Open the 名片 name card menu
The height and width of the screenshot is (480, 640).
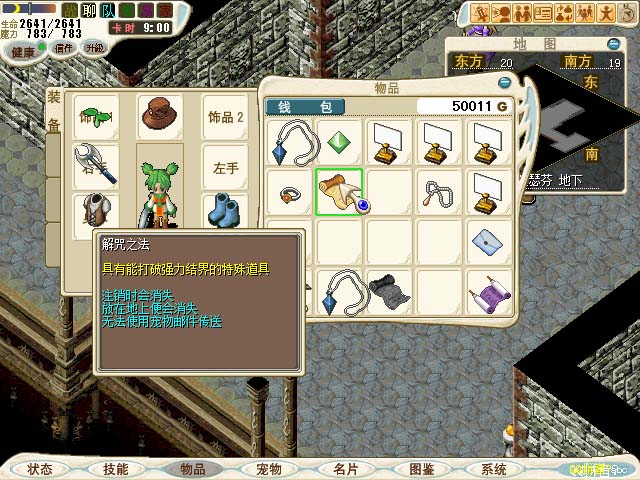click(x=346, y=468)
